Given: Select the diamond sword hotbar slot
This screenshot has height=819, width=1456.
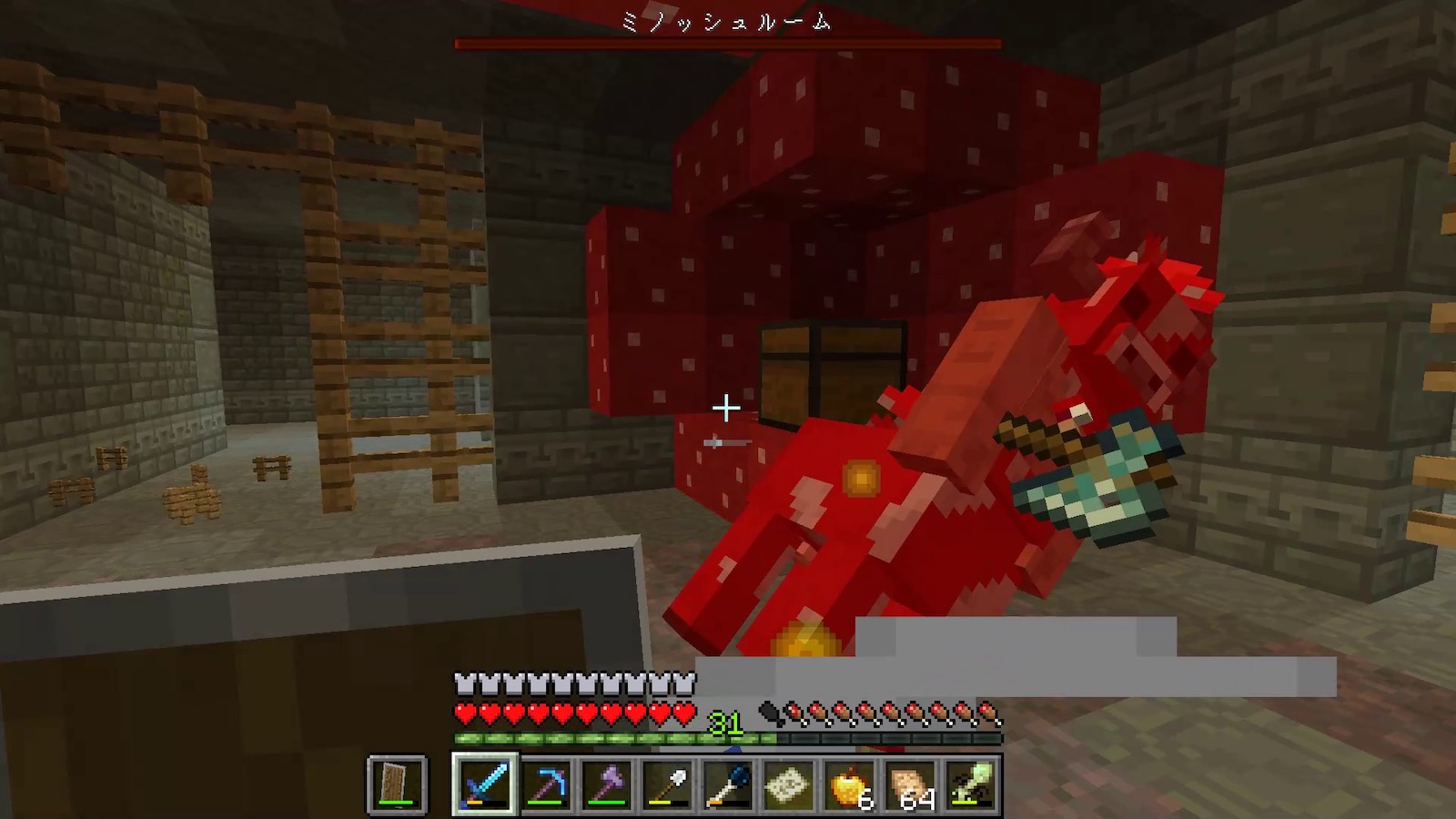Looking at the screenshot, I should [485, 784].
